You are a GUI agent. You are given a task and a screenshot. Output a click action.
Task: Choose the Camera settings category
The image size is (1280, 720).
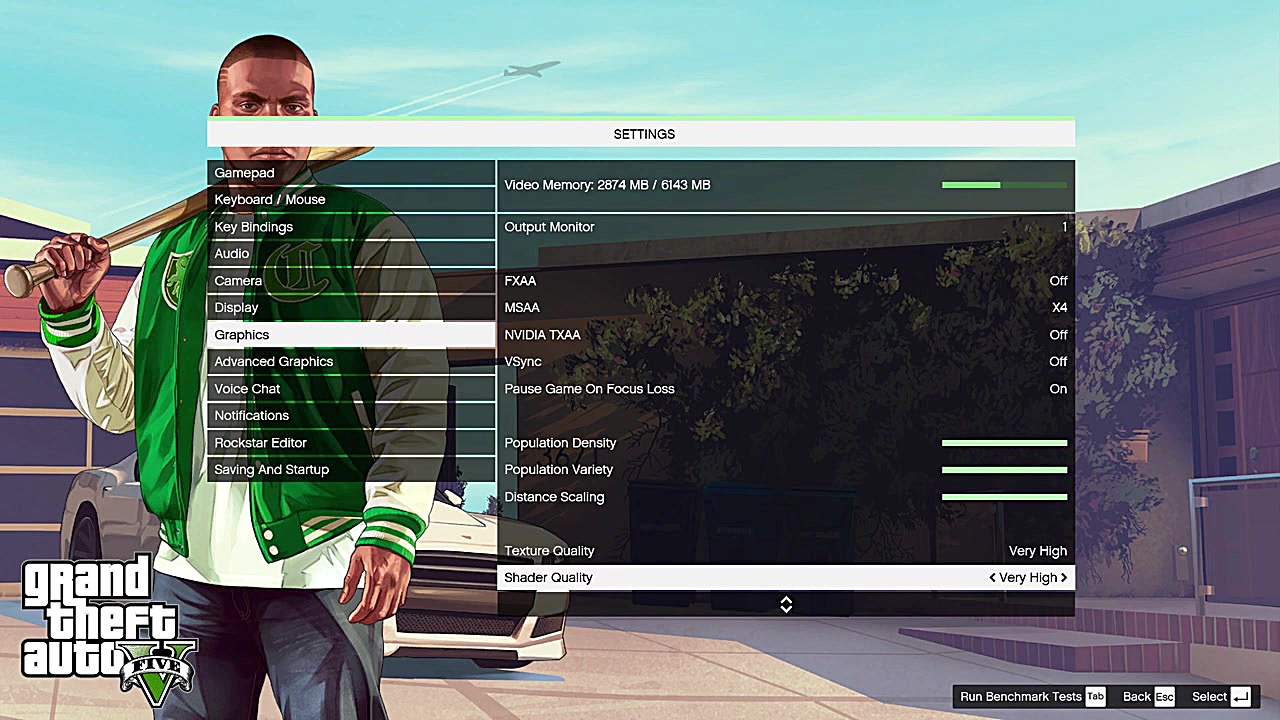[x=350, y=281]
